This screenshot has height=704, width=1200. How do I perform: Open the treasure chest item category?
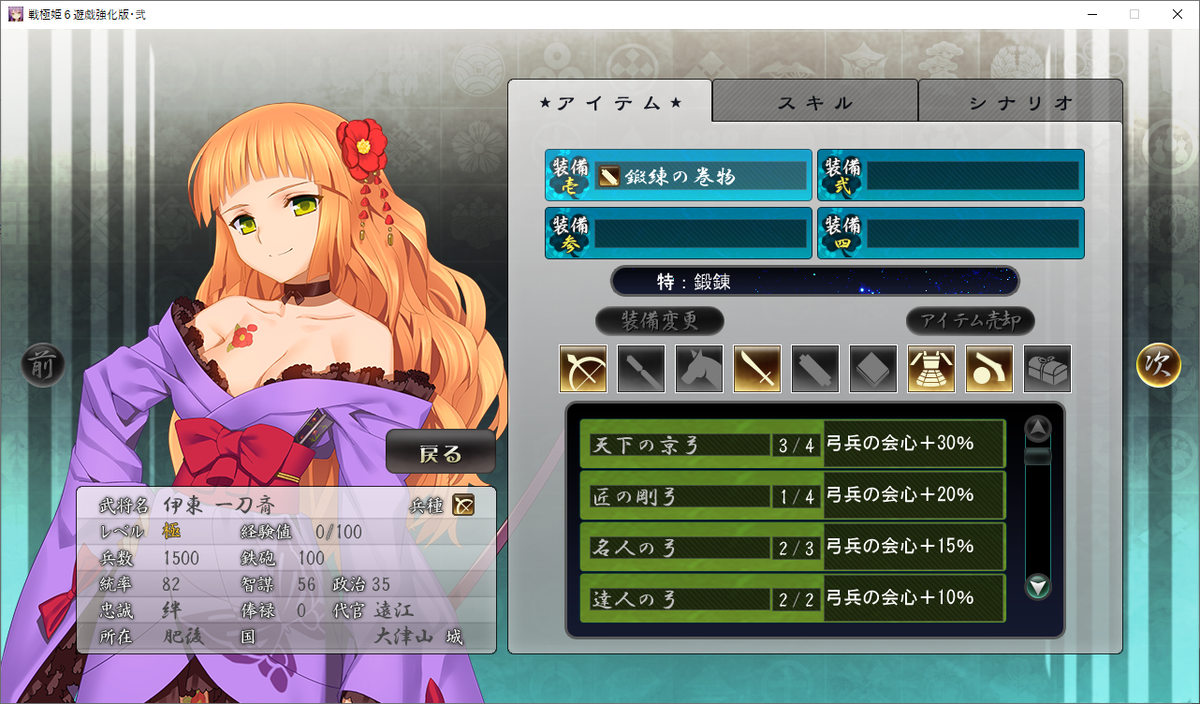click(1047, 369)
